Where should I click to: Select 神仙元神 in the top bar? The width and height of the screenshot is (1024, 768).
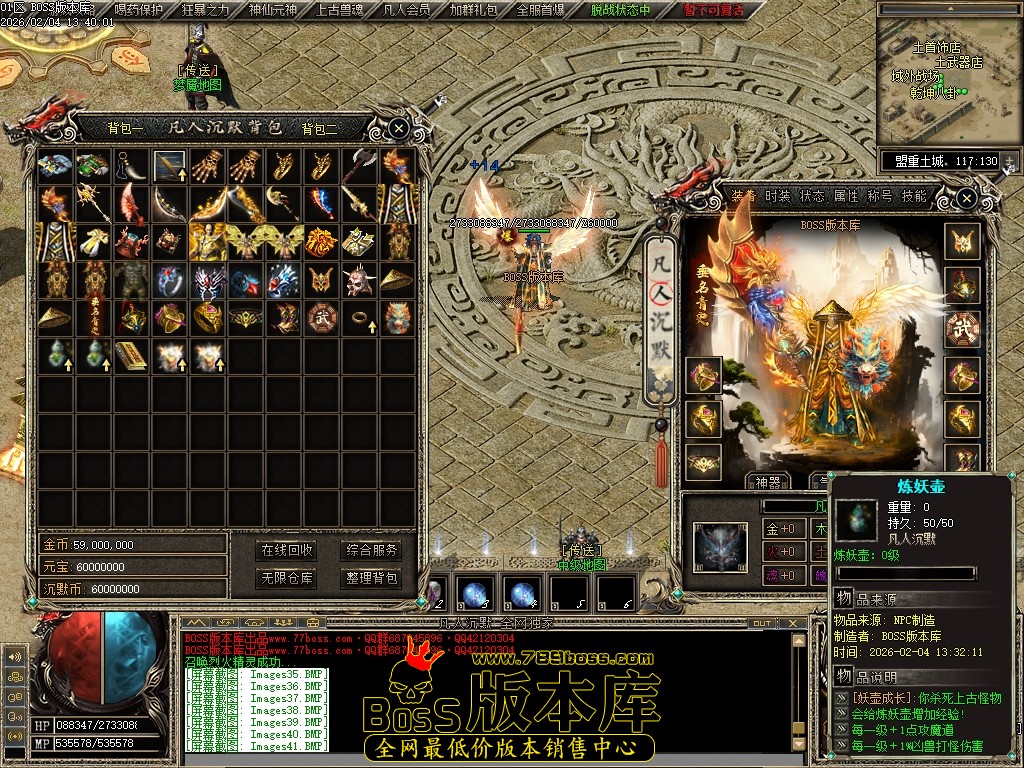coord(274,10)
